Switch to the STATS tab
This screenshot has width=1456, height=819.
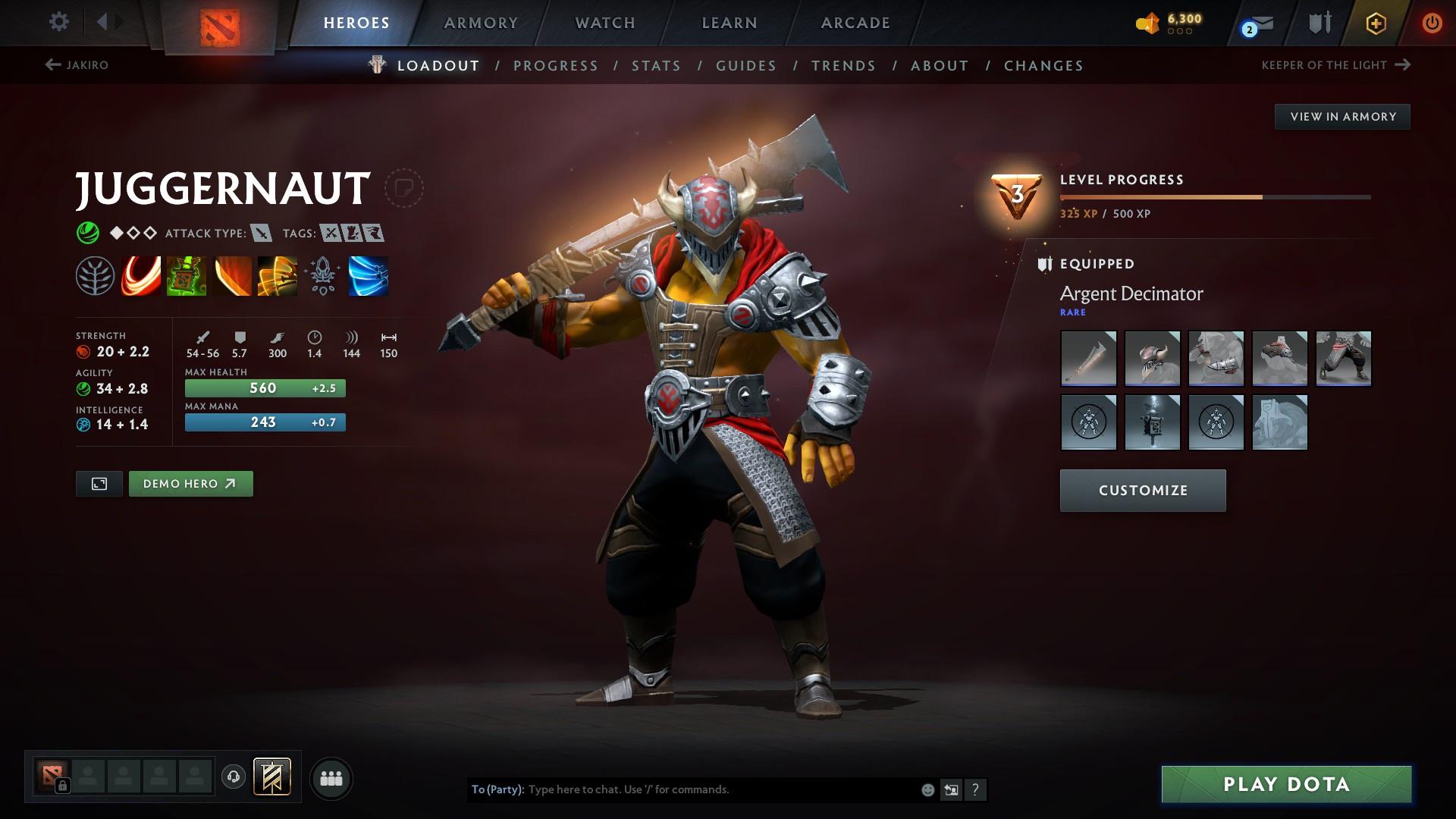[655, 66]
